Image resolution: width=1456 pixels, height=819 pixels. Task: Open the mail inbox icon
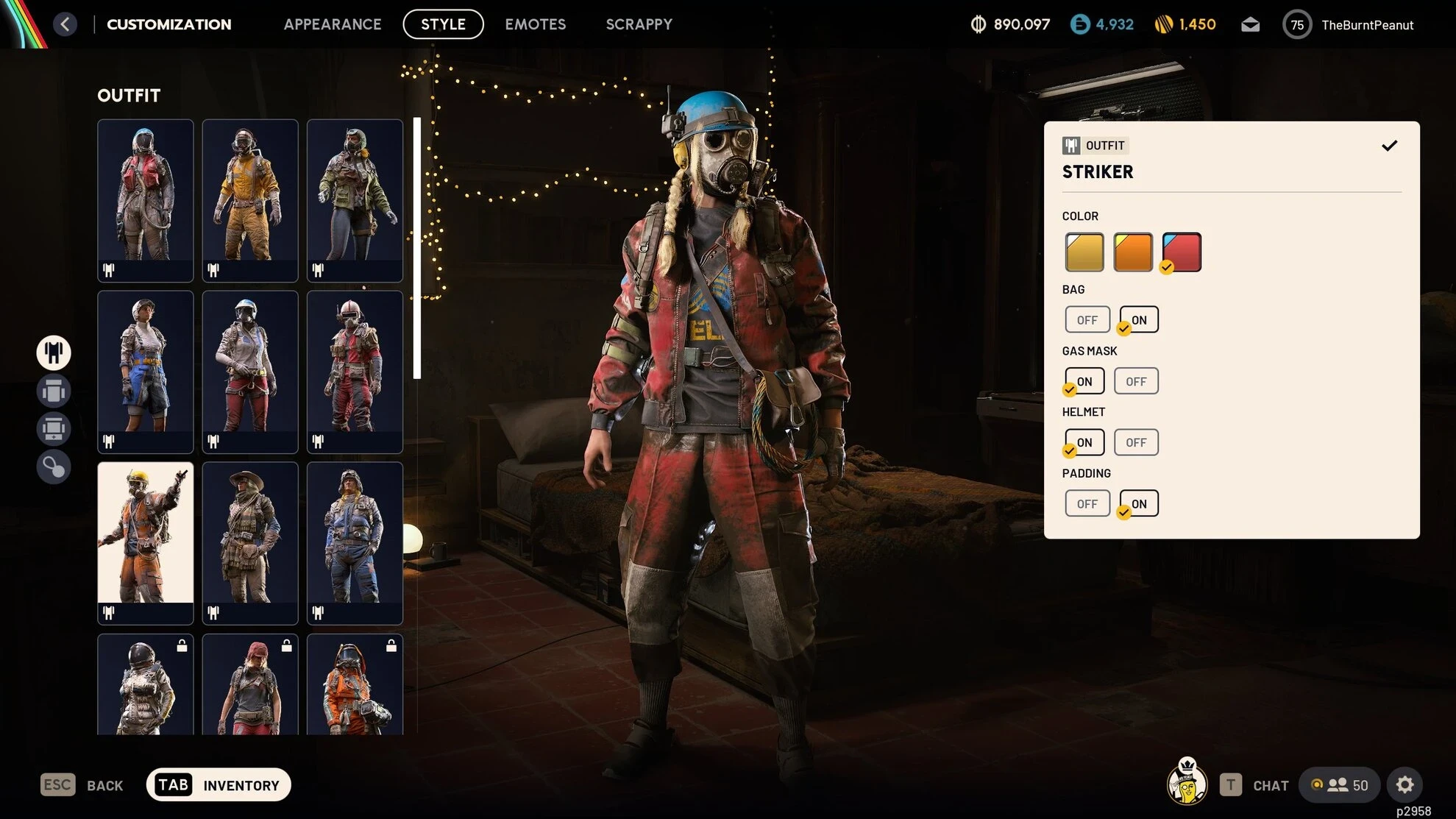pos(1250,25)
